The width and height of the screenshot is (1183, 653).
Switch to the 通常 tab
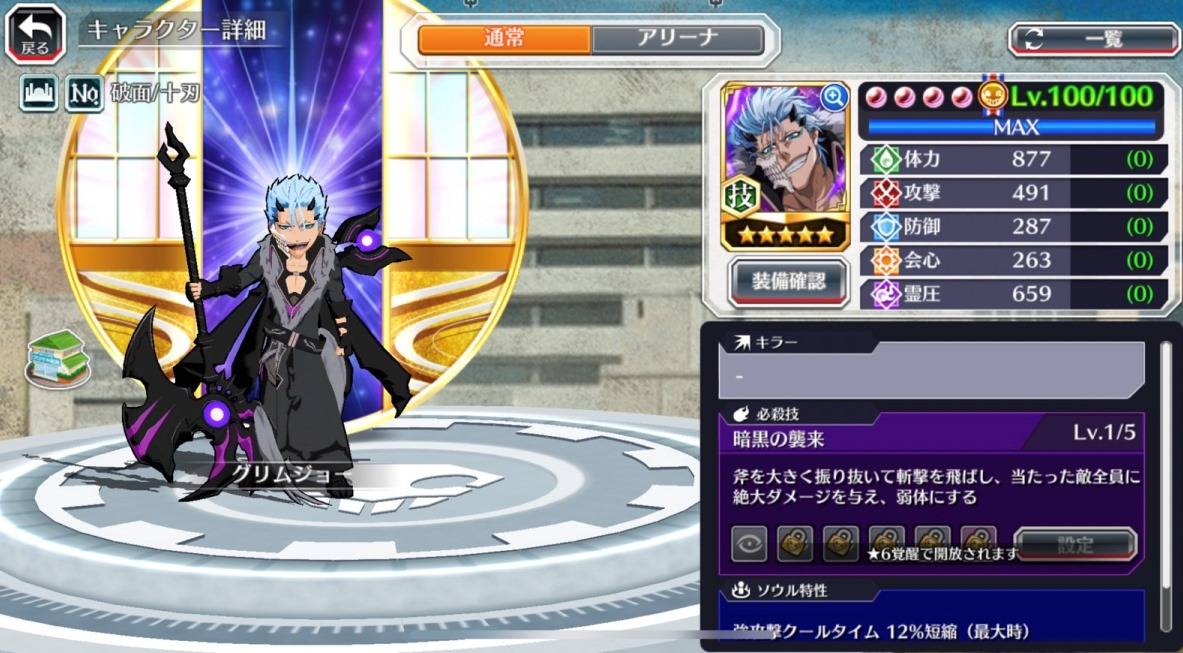(x=504, y=40)
